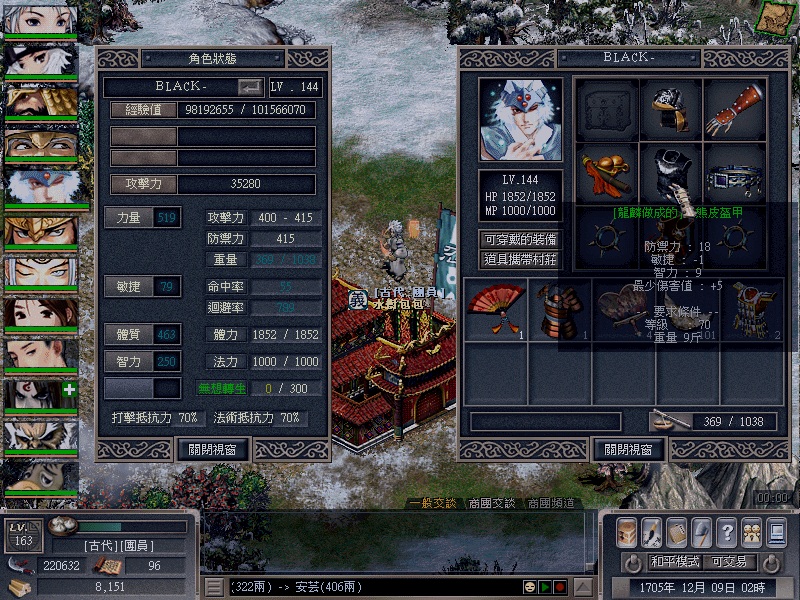Open the computer system menu icon
This screenshot has width=800, height=600.
(x=775, y=532)
